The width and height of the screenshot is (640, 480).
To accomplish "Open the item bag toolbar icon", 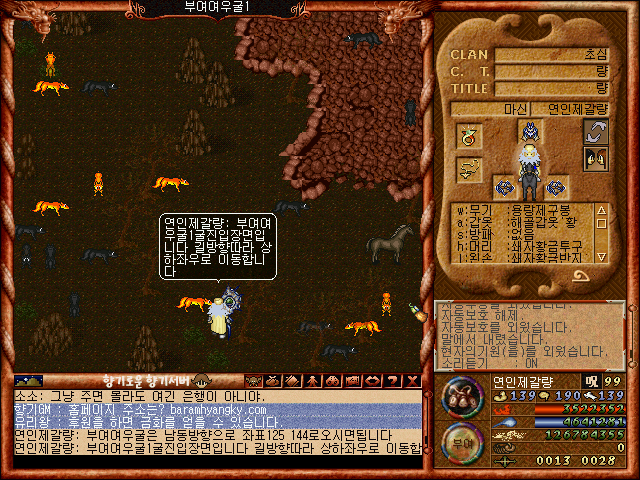I will click(275, 381).
